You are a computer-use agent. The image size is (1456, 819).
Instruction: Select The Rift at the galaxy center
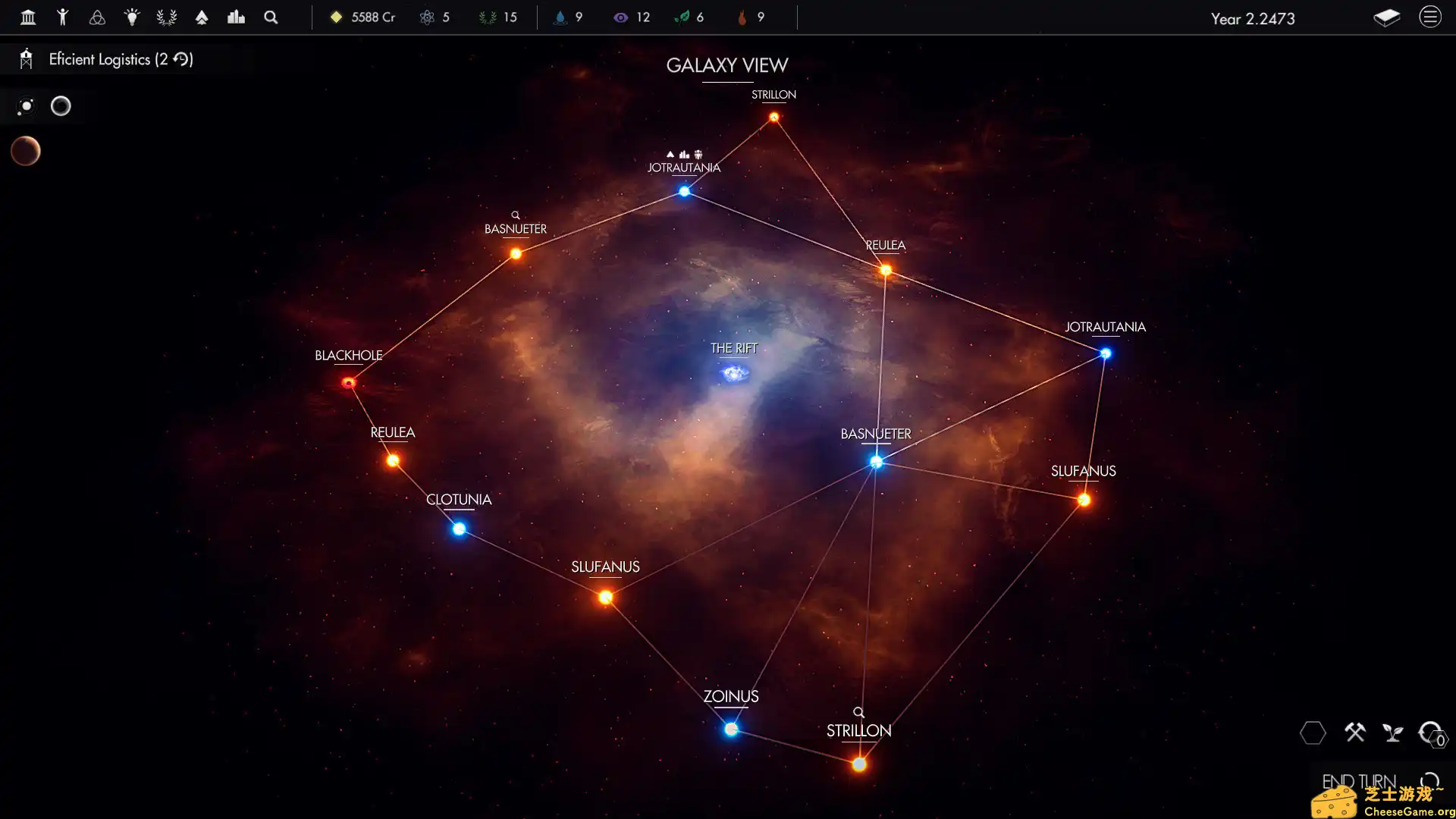tap(733, 372)
